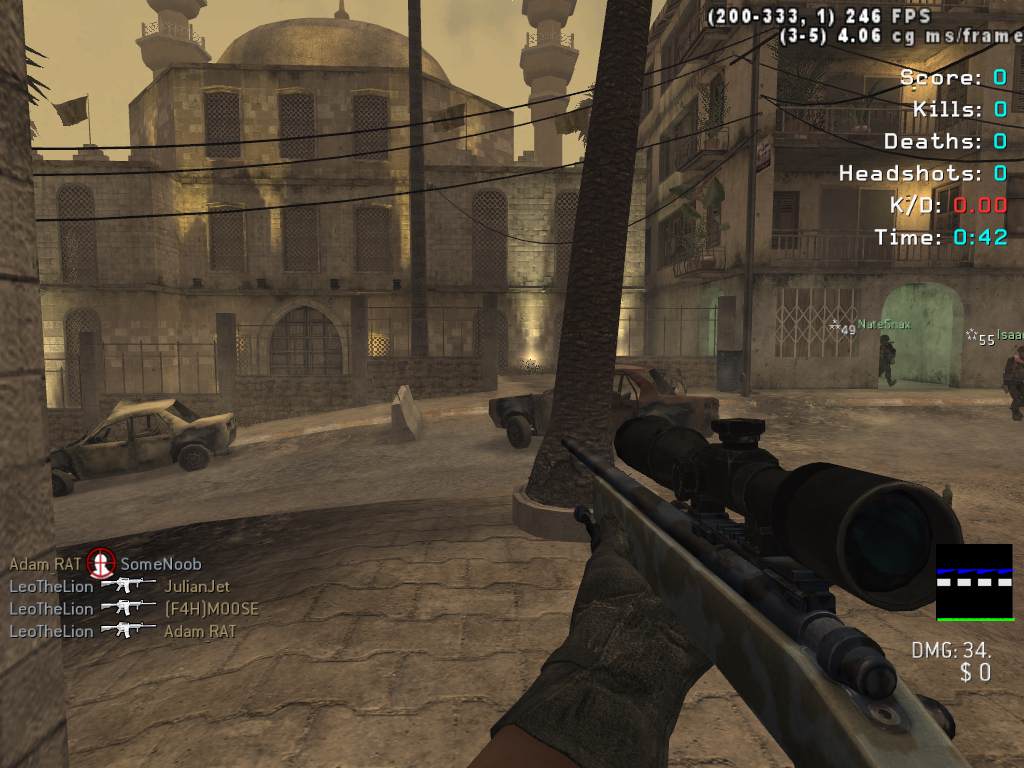Select the JulianJet kill feed row
The image size is (1024, 768).
(197, 586)
